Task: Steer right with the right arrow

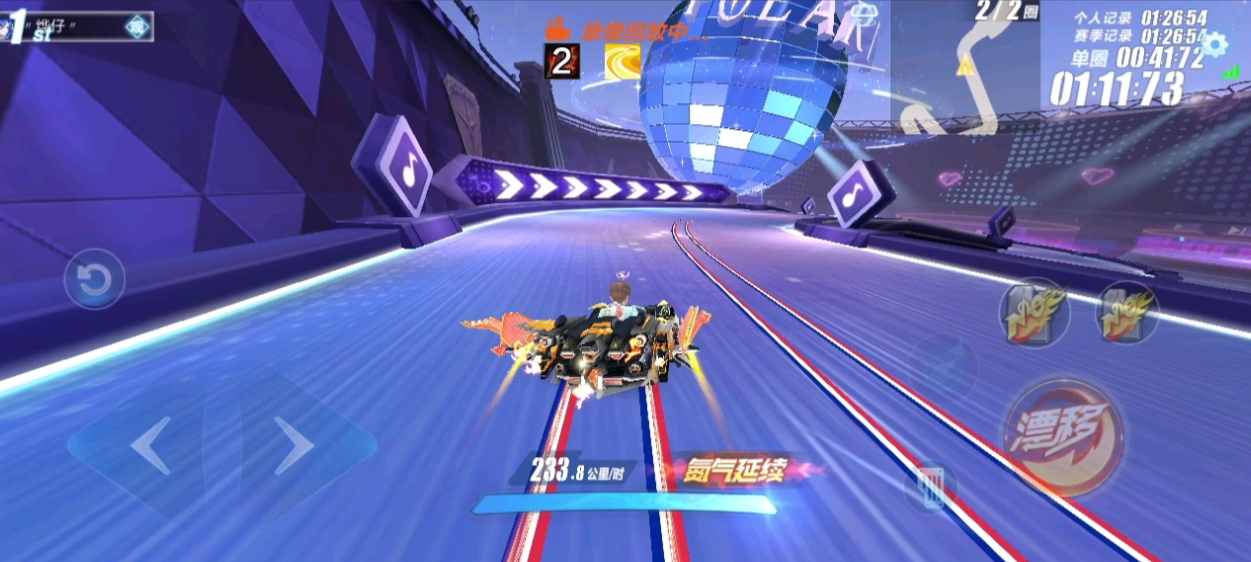Action: click(294, 446)
